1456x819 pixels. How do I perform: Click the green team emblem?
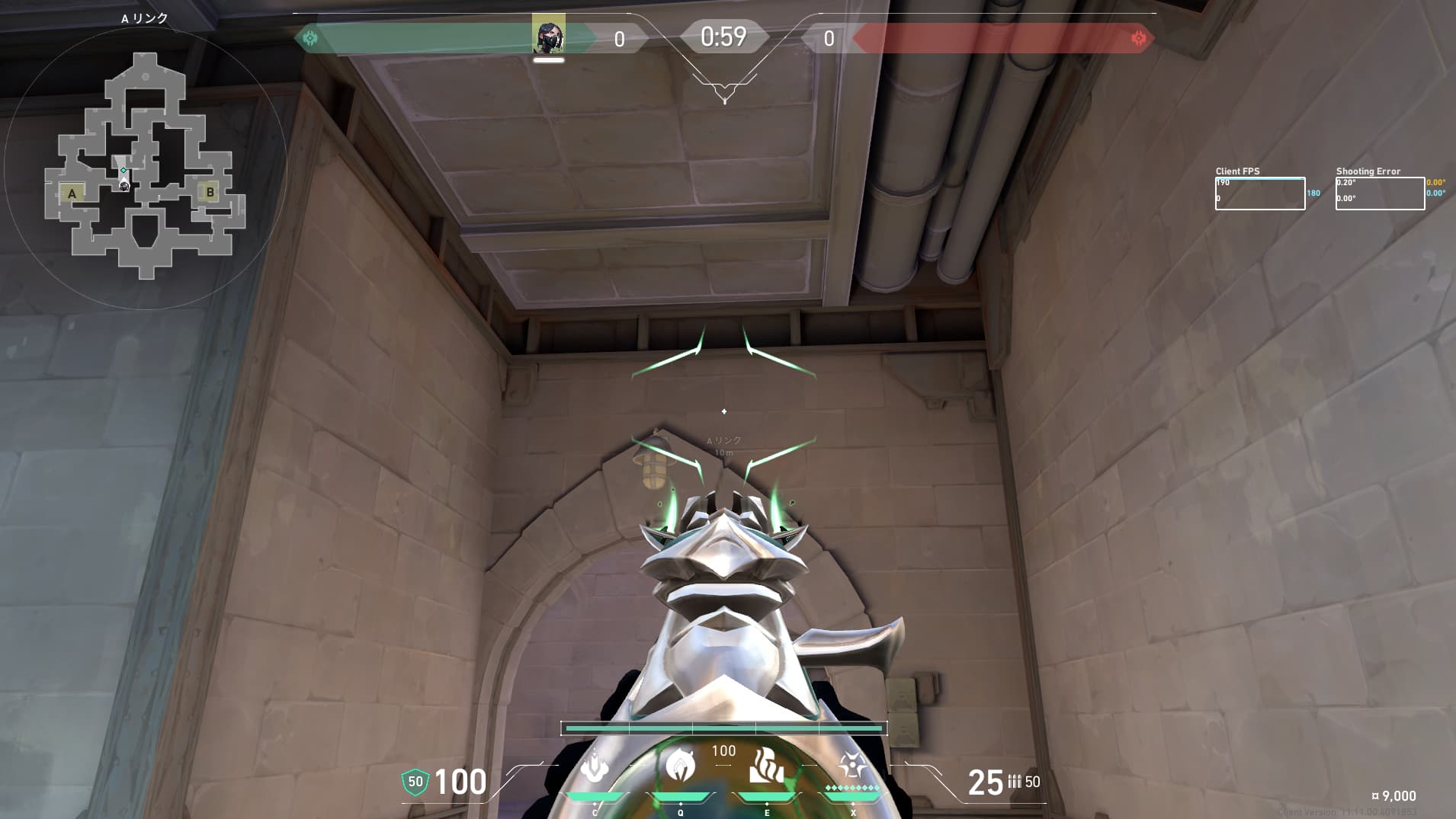pos(310,38)
